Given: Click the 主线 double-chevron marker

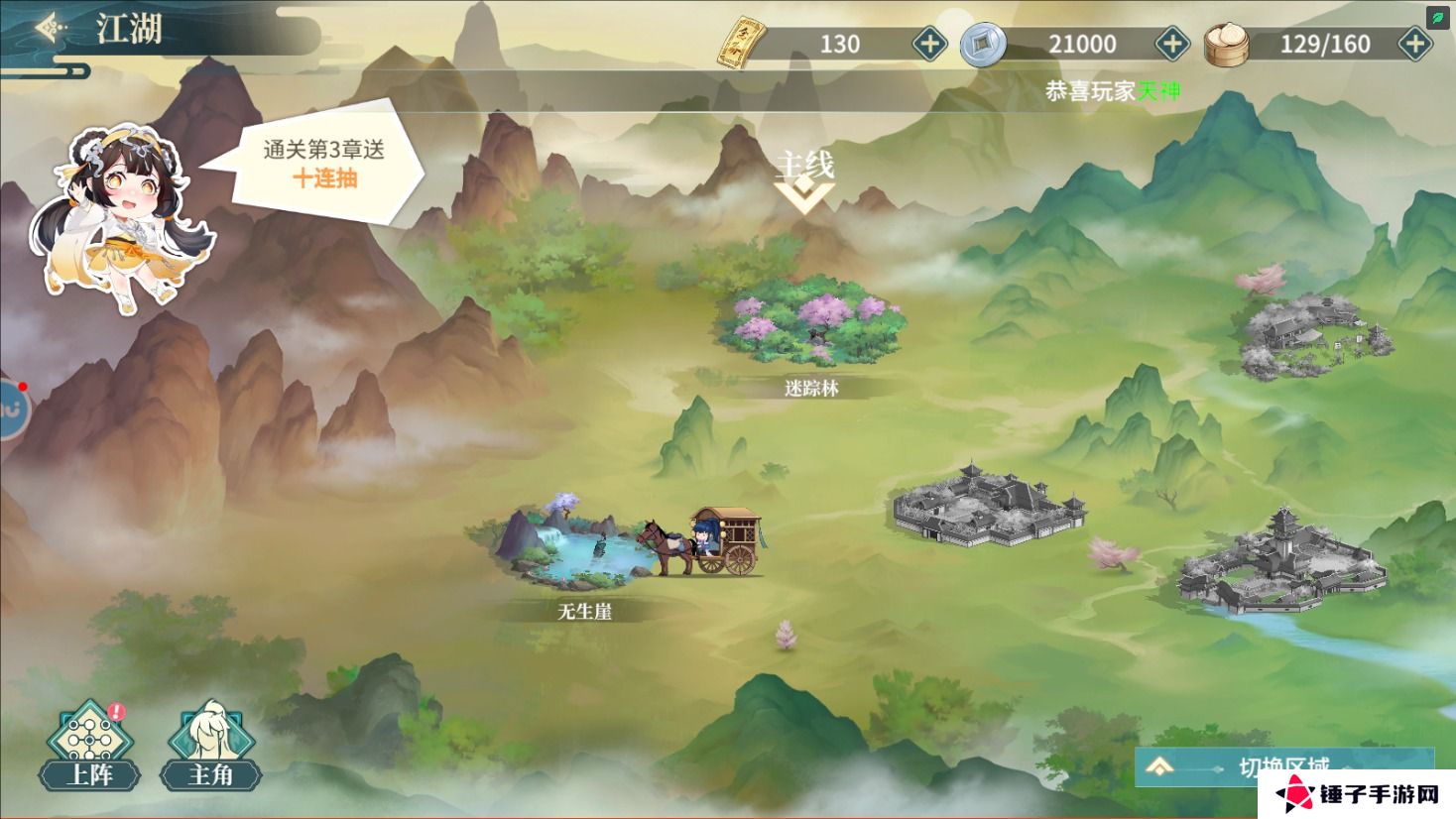Looking at the screenshot, I should point(805,196).
